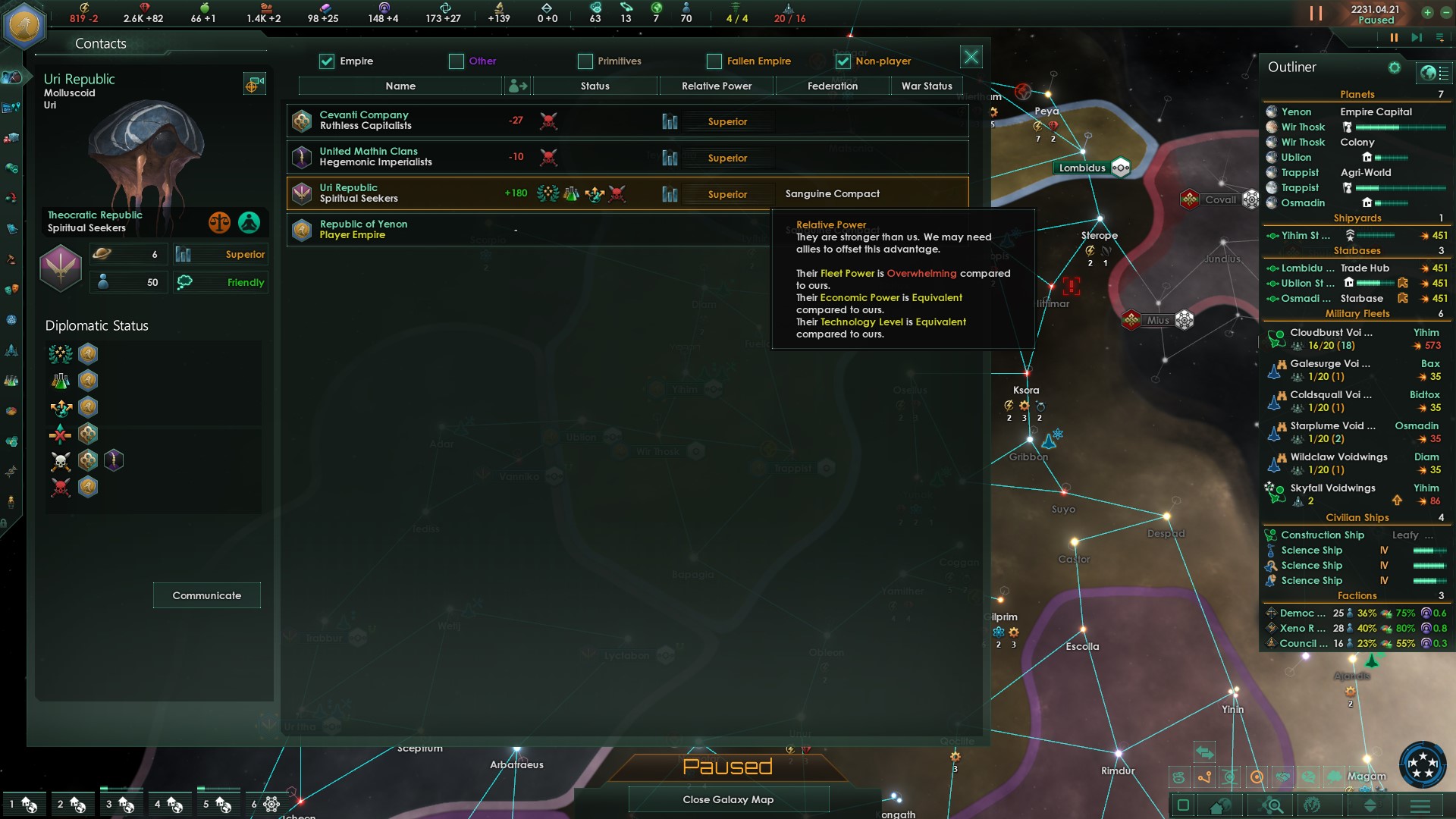Open the Policies menu (gavel icon)
The image size is (1456, 819).
click(x=11, y=257)
